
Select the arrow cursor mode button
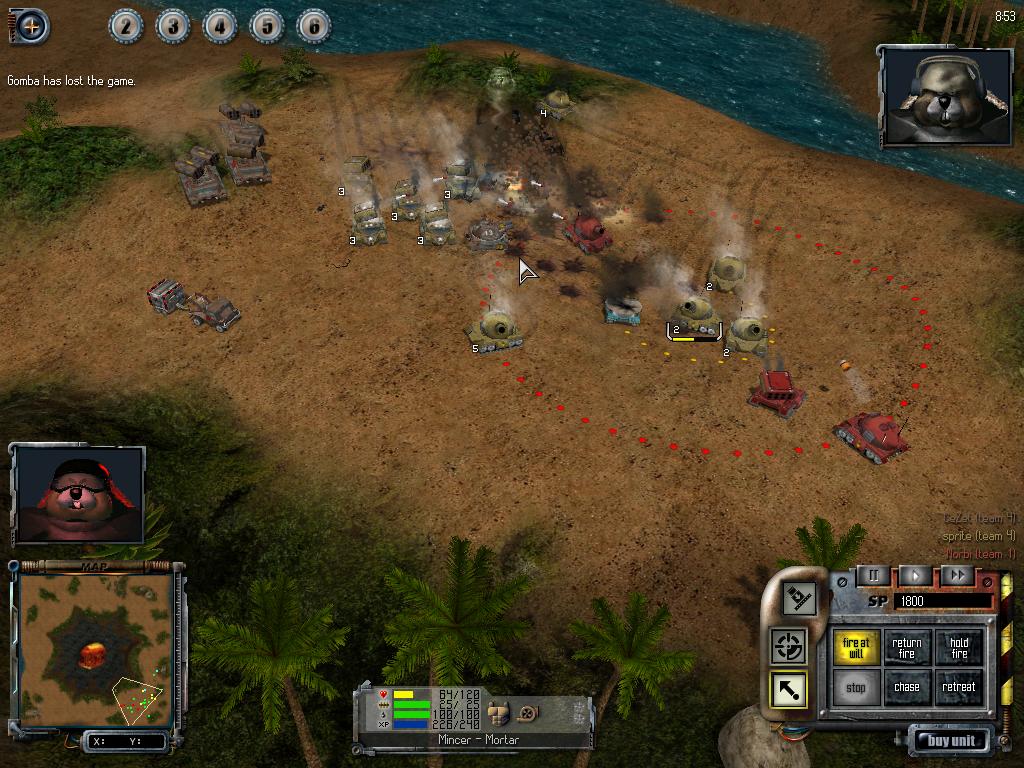(789, 690)
